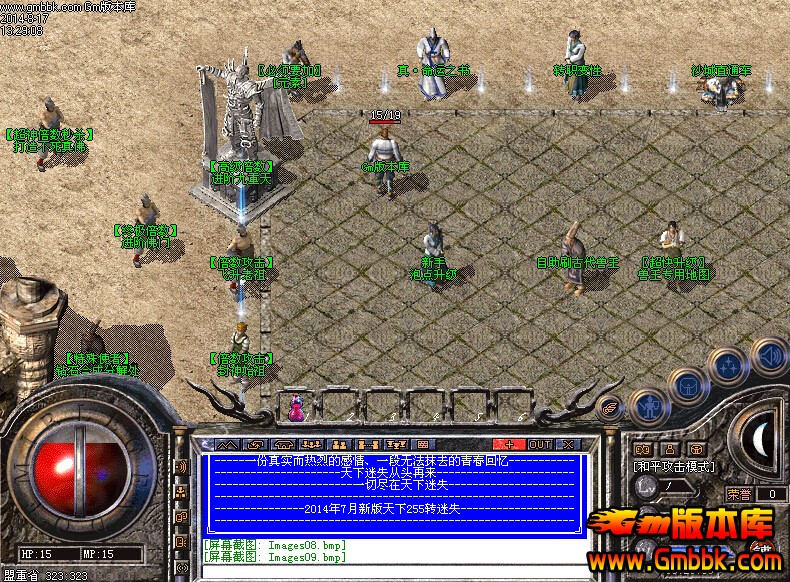Select the purple potion in belt slot 1
The width and height of the screenshot is (790, 582).
pos(296,407)
